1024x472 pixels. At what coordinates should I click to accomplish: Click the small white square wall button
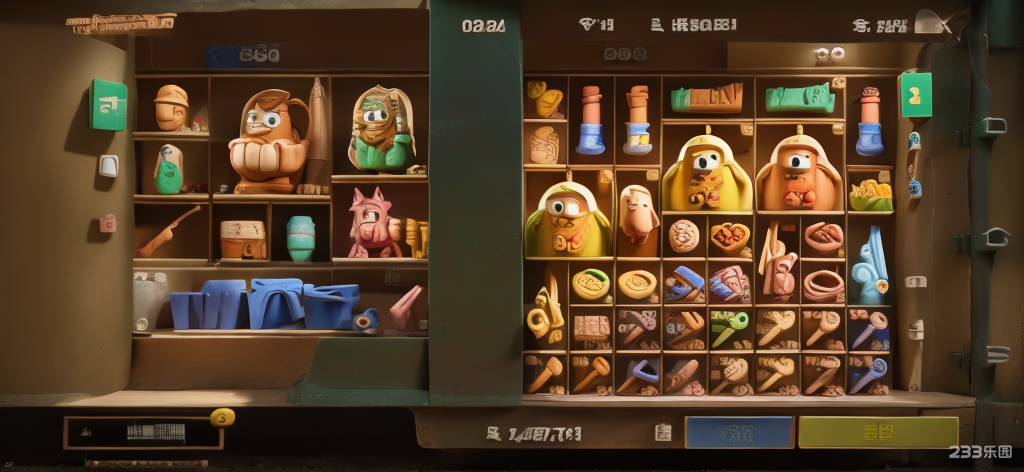[108, 166]
